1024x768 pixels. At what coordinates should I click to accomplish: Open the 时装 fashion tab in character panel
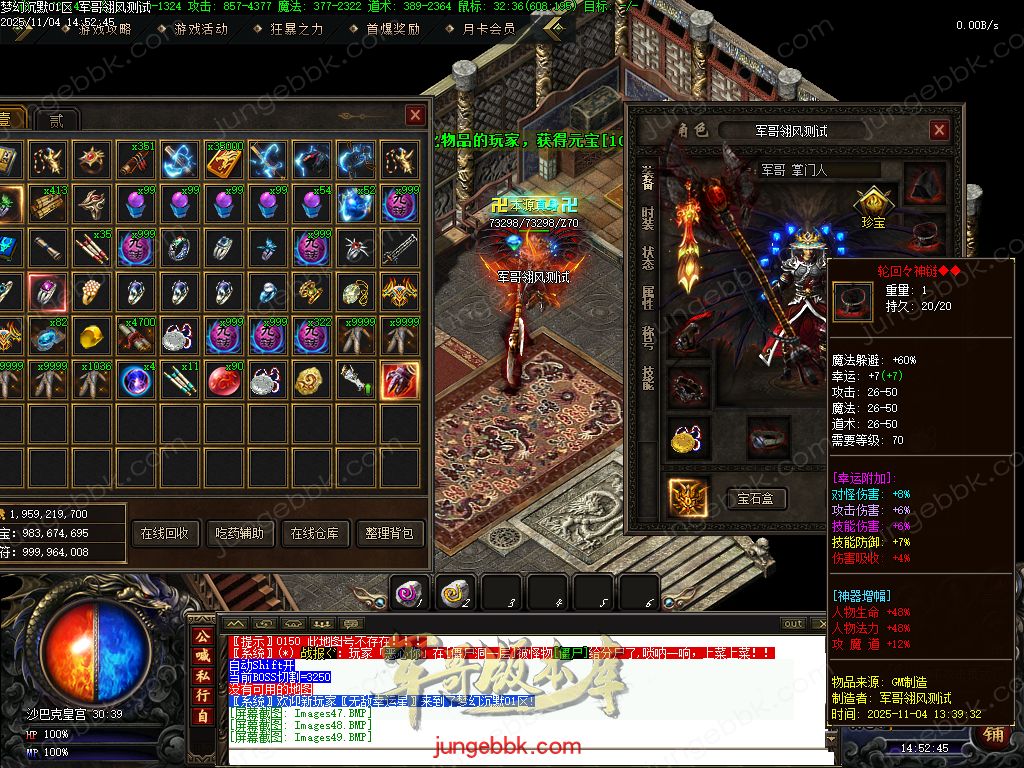click(x=647, y=220)
